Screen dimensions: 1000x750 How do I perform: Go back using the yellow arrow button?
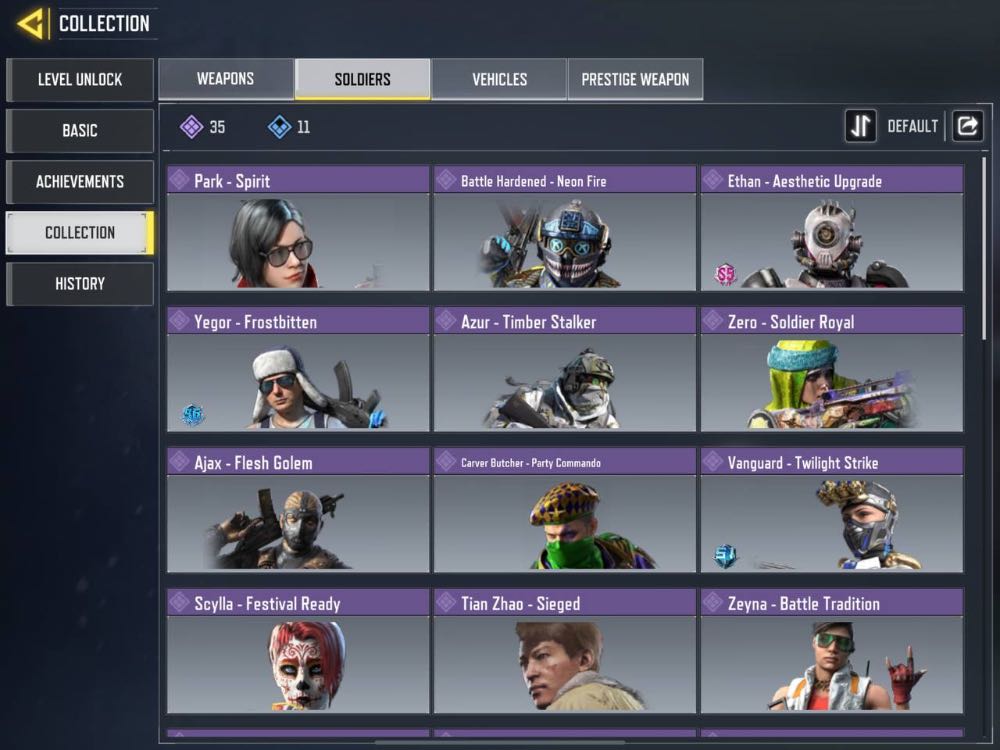pyautogui.click(x=31, y=23)
